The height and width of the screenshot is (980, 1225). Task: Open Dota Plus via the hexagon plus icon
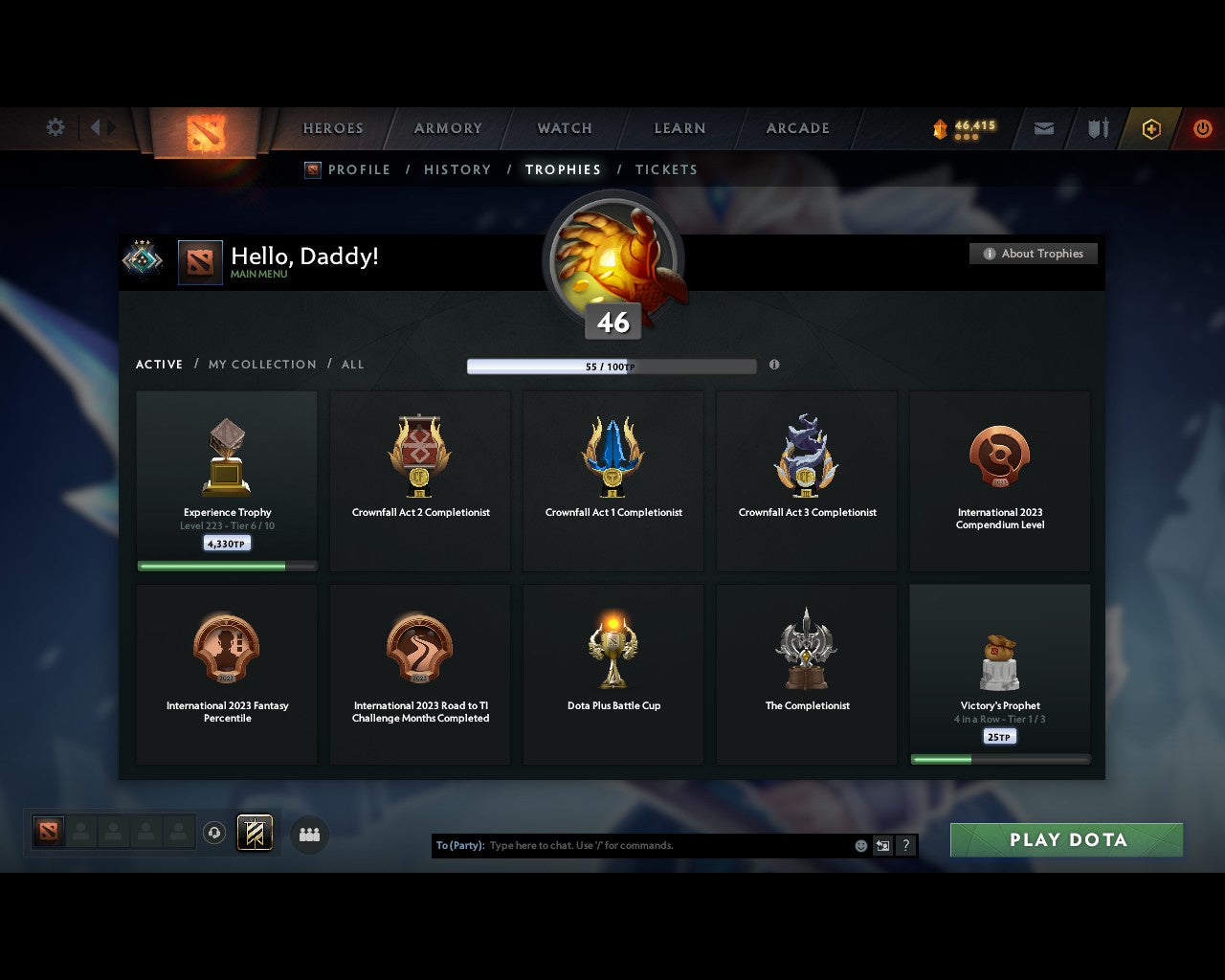pos(1150,128)
